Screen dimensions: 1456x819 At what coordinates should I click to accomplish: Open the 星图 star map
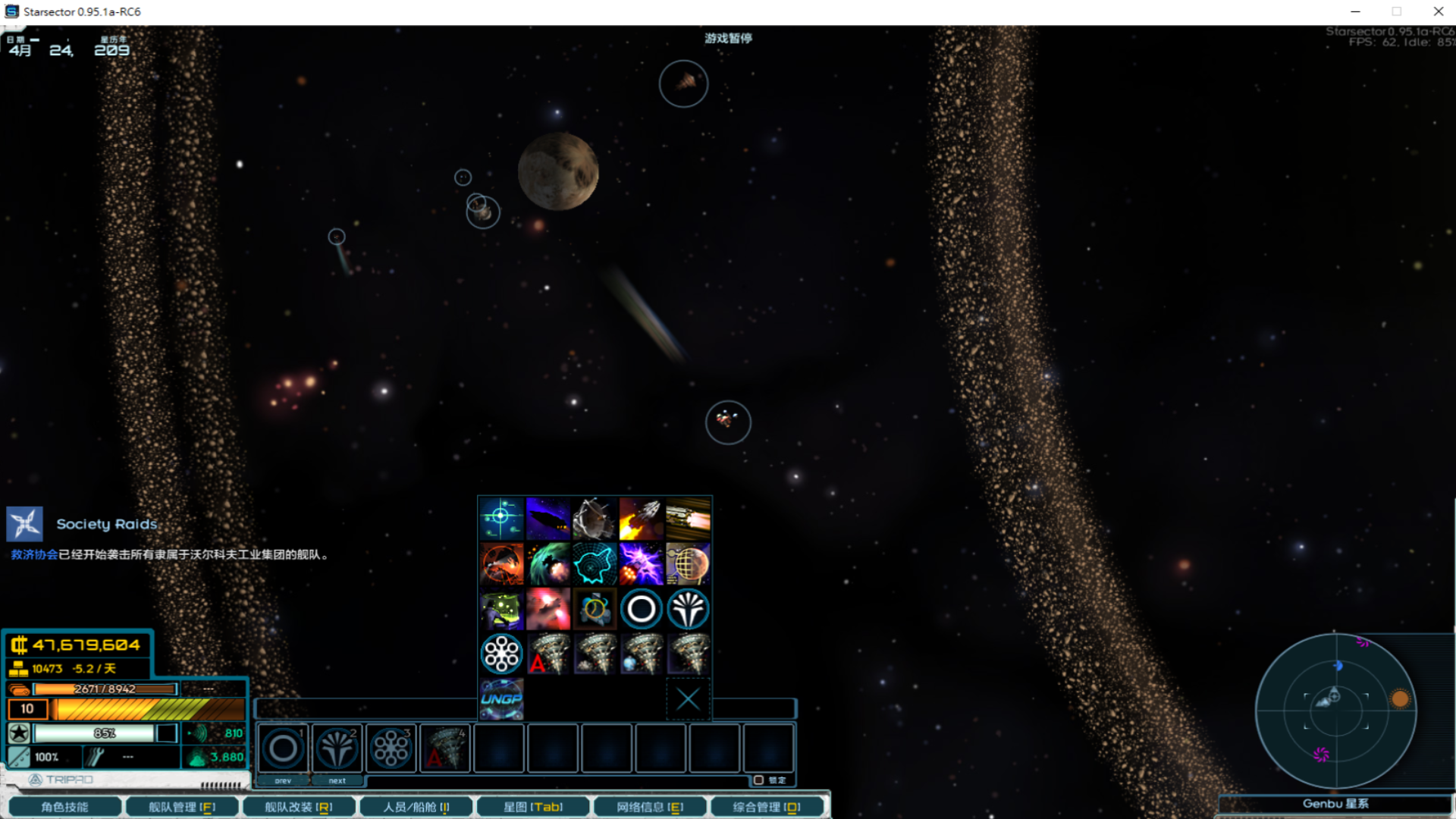pos(533,807)
